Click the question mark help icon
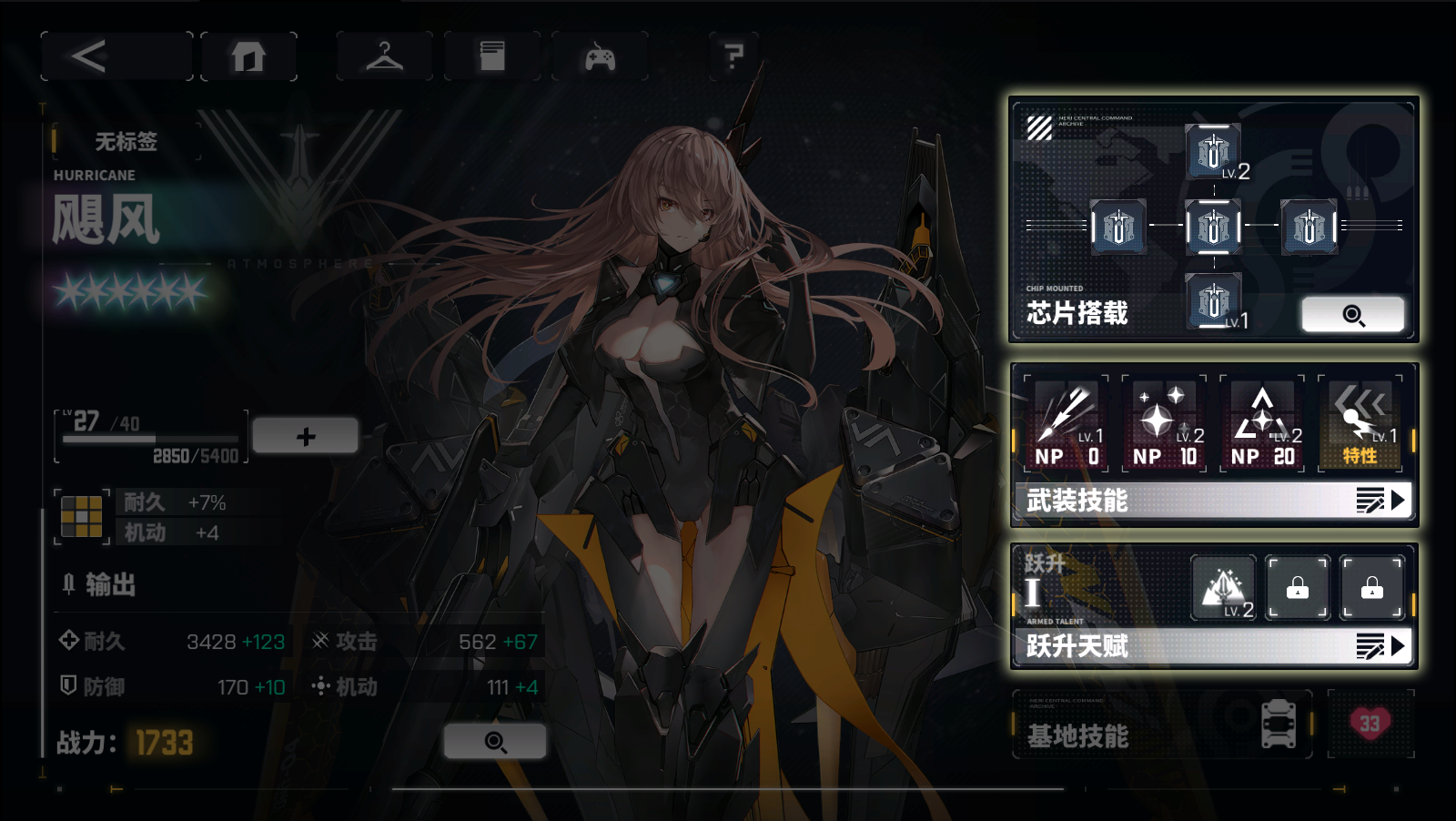The width and height of the screenshot is (1456, 821). pos(733,55)
